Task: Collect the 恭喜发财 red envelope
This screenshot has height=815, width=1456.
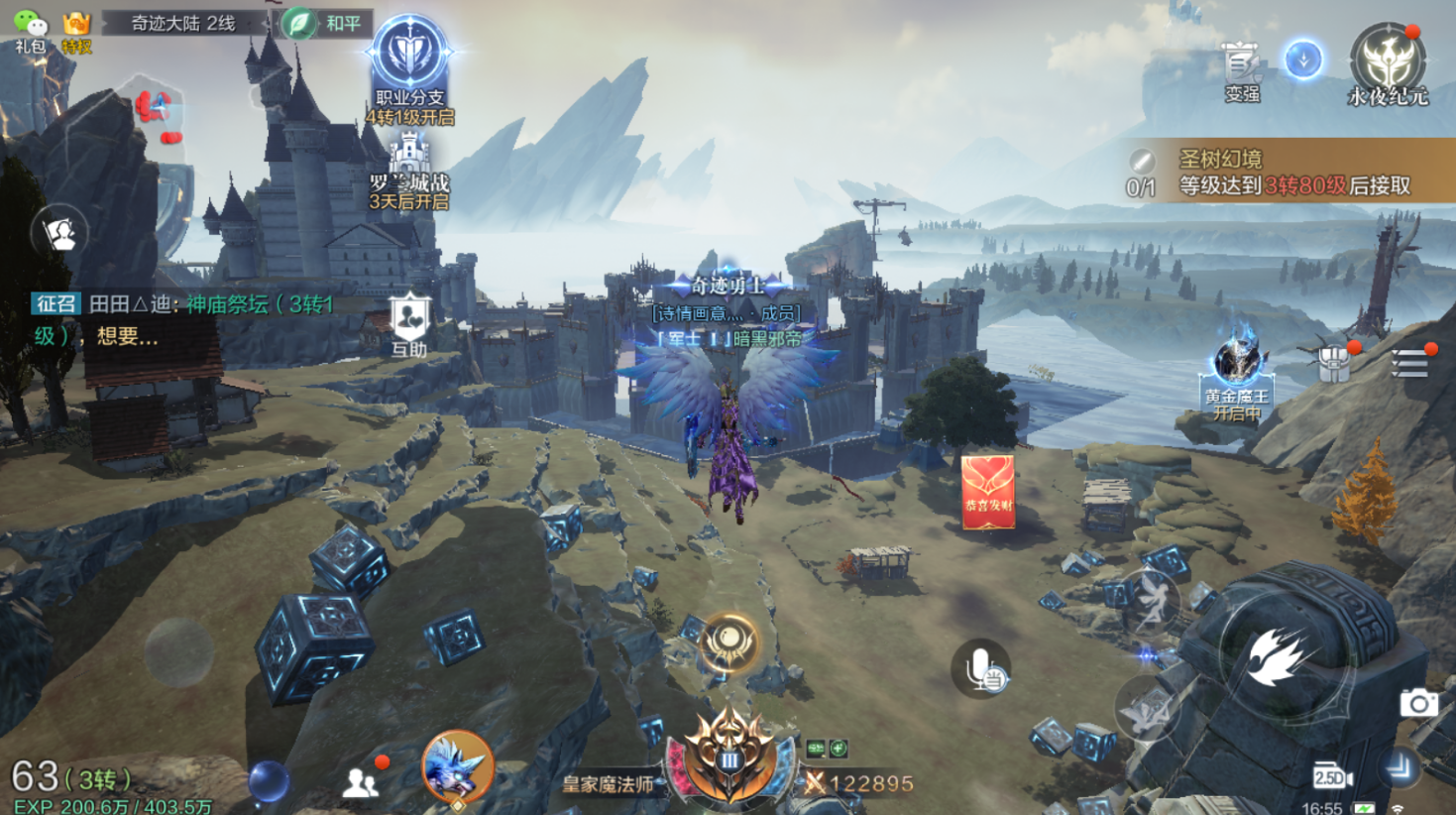Action: pos(987,492)
